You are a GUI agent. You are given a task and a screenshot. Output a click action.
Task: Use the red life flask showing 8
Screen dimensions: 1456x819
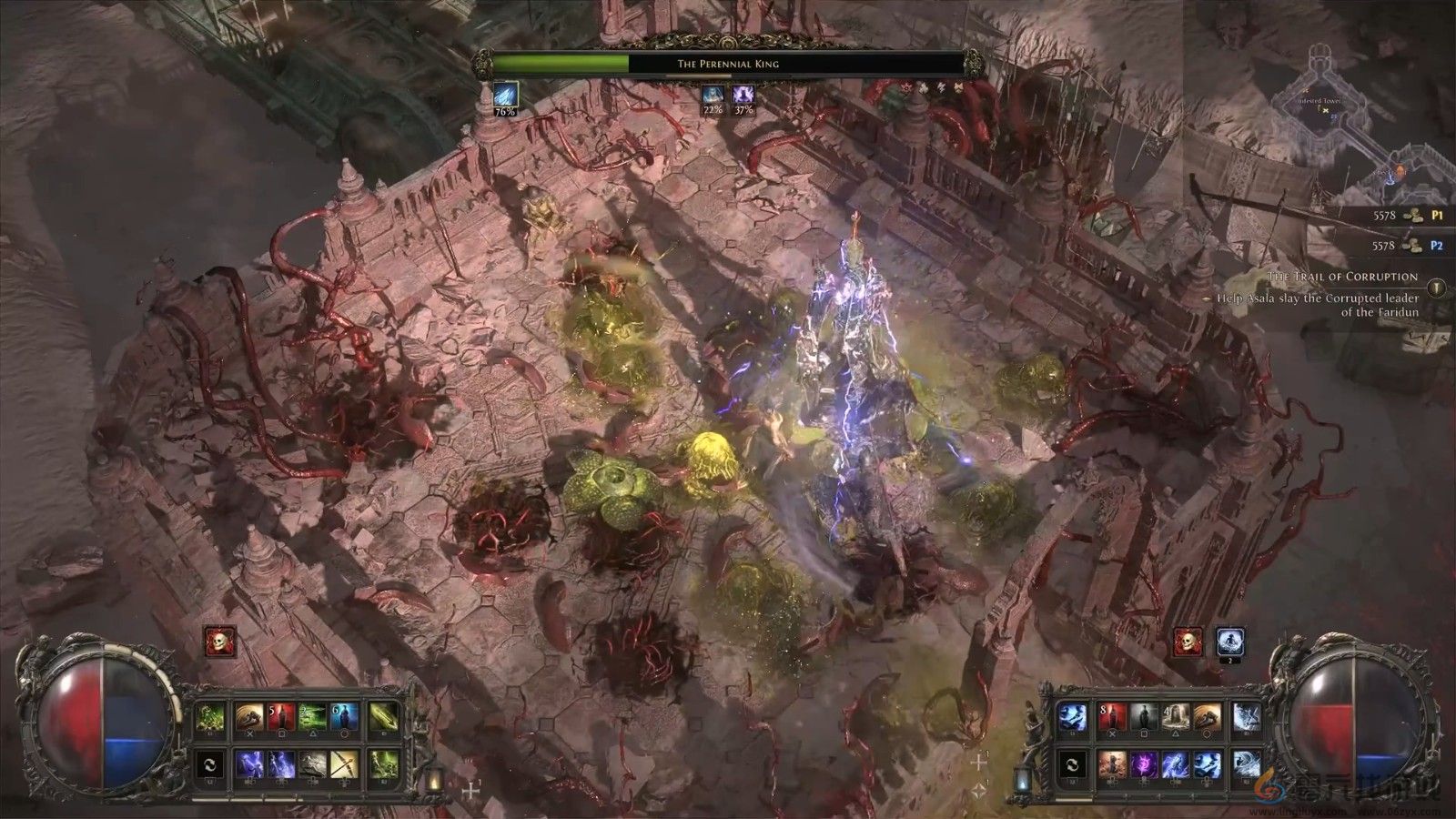coord(1113,718)
